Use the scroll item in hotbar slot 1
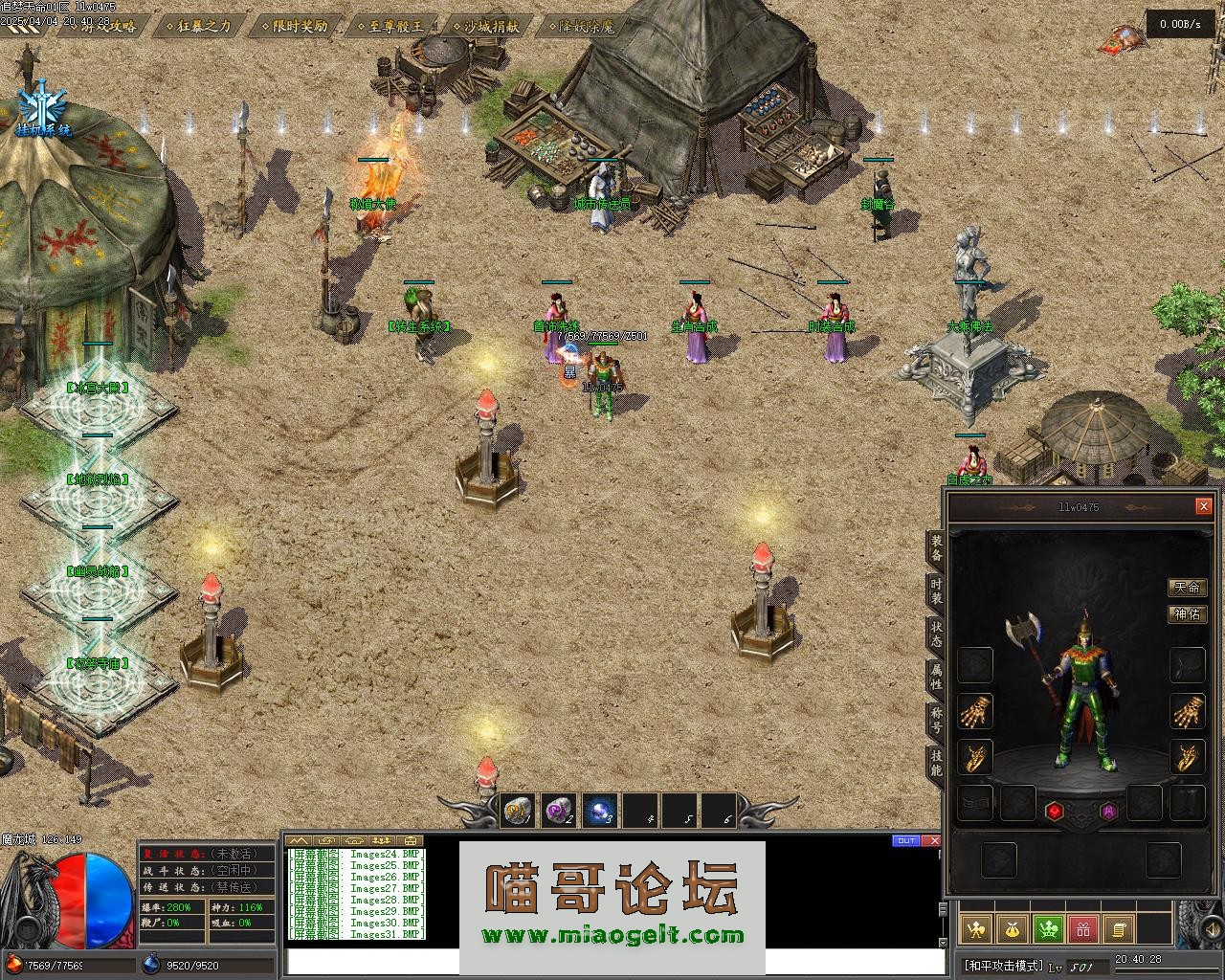This screenshot has width=1225, height=980. [519, 812]
